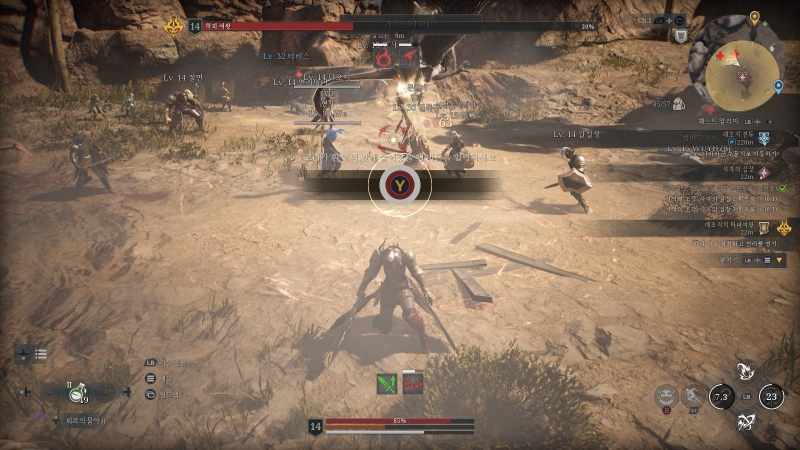This screenshot has width=800, height=450.
Task: Inspect the green crossed swords buff icon
Action: click(387, 383)
